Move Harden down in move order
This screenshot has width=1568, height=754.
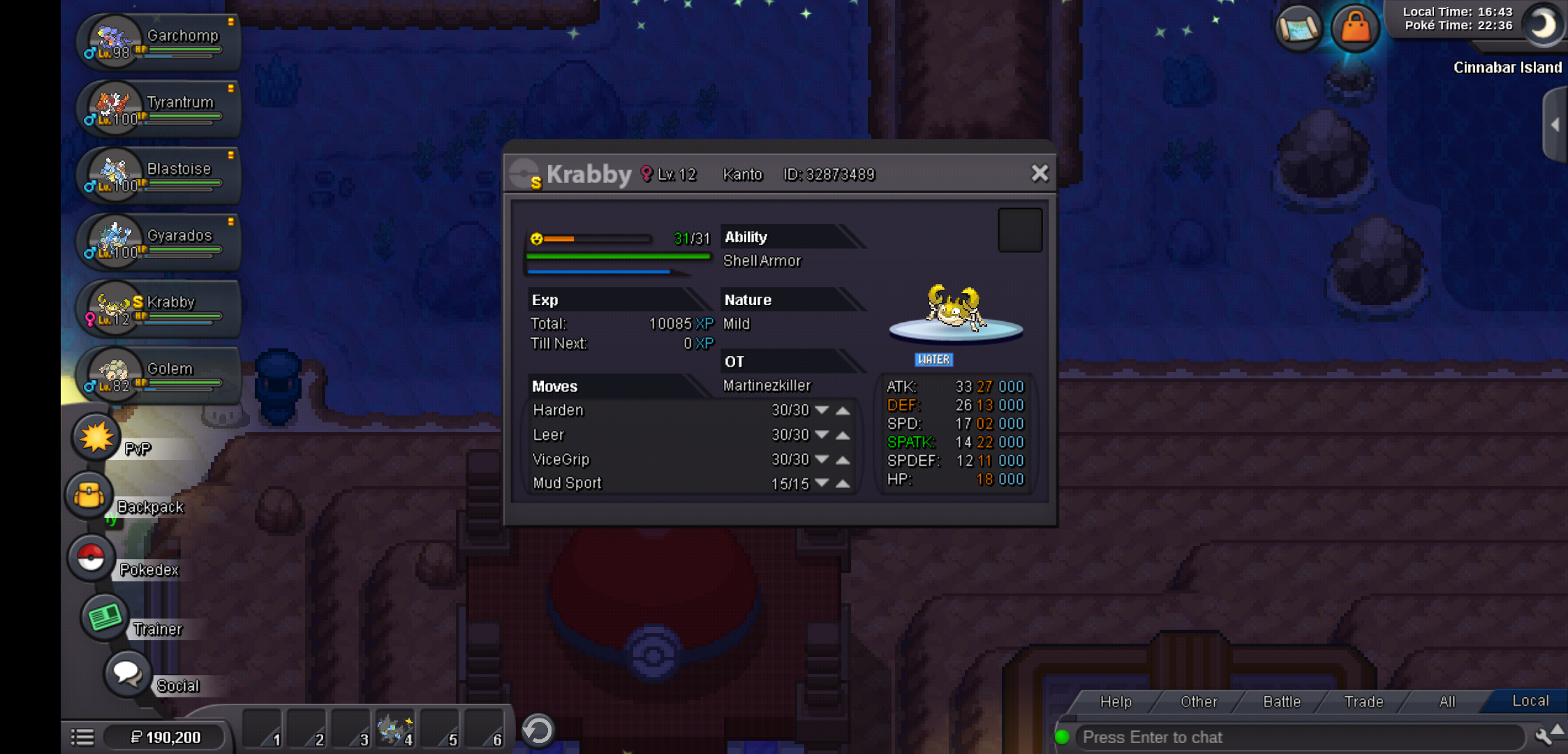822,411
